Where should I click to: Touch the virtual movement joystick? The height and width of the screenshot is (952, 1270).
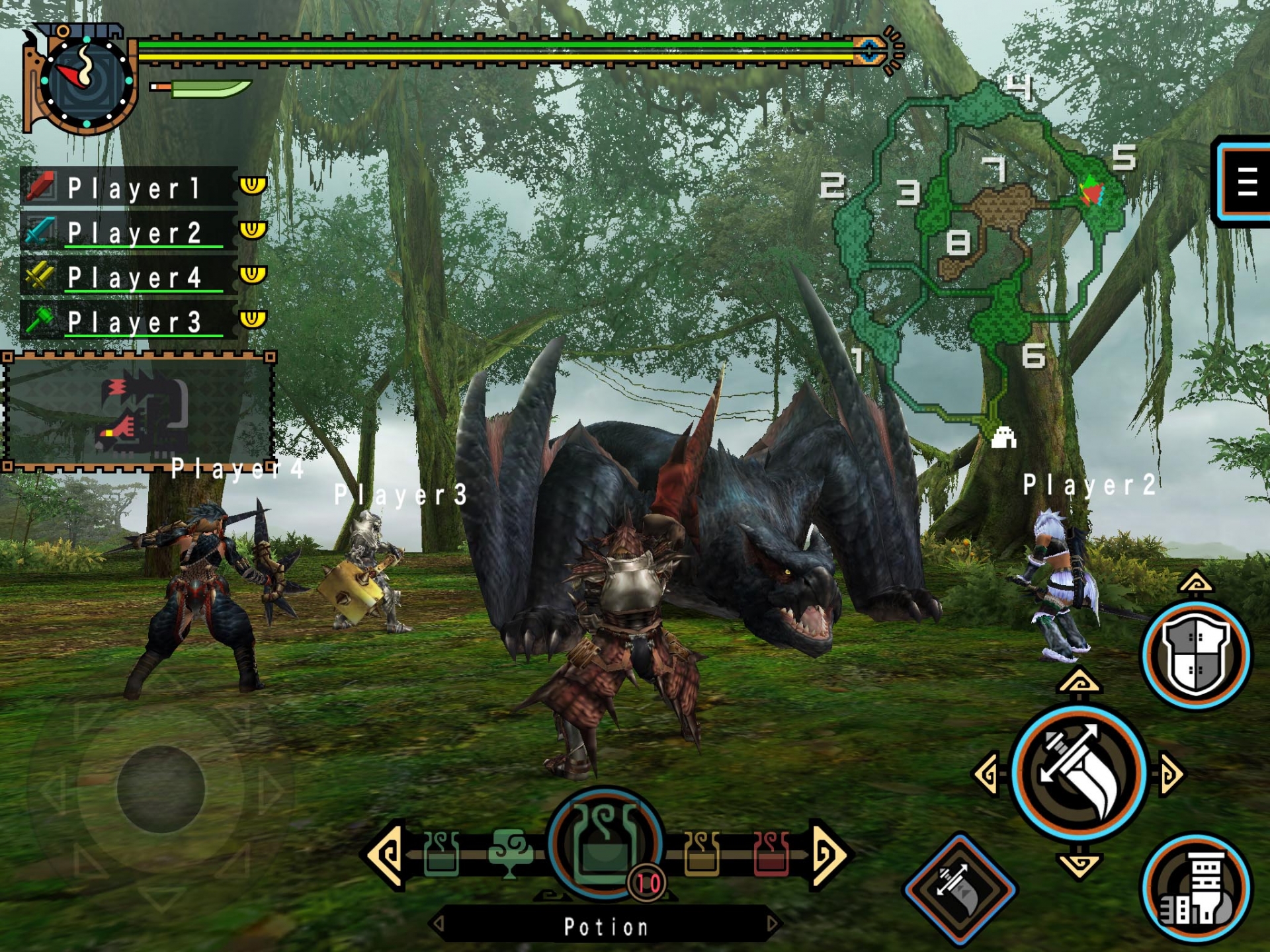(x=161, y=789)
